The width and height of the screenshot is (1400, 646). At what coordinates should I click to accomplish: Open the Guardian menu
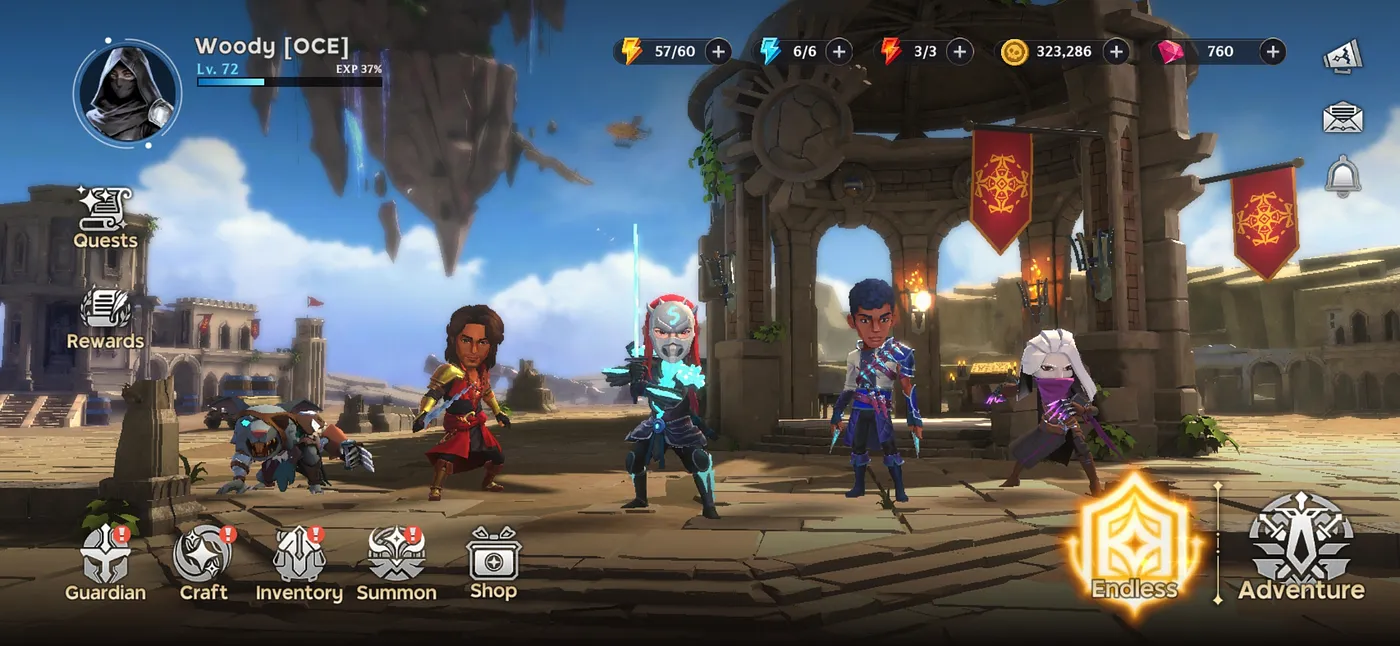point(106,564)
